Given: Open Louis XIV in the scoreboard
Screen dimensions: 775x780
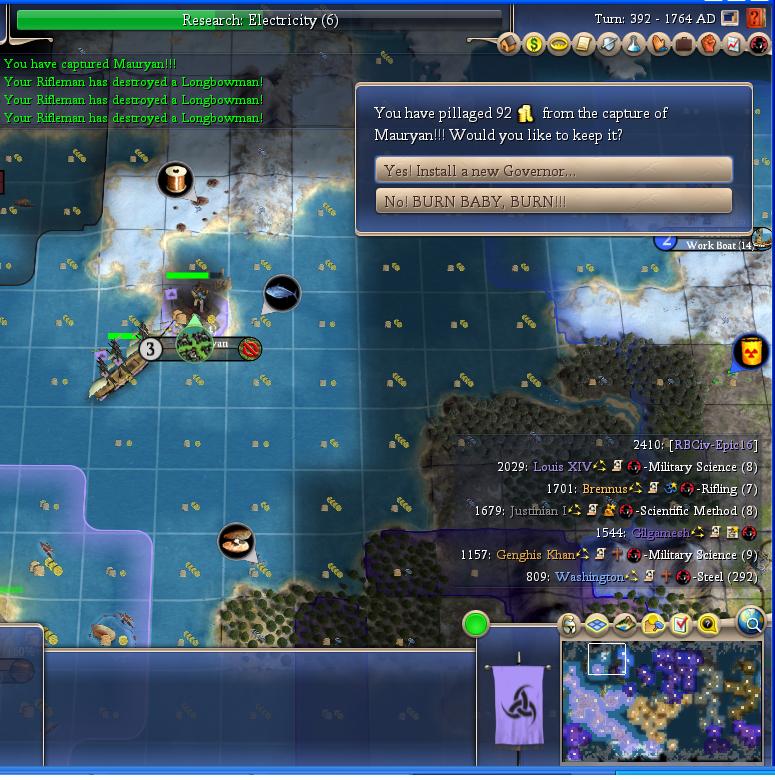Looking at the screenshot, I should point(562,467).
